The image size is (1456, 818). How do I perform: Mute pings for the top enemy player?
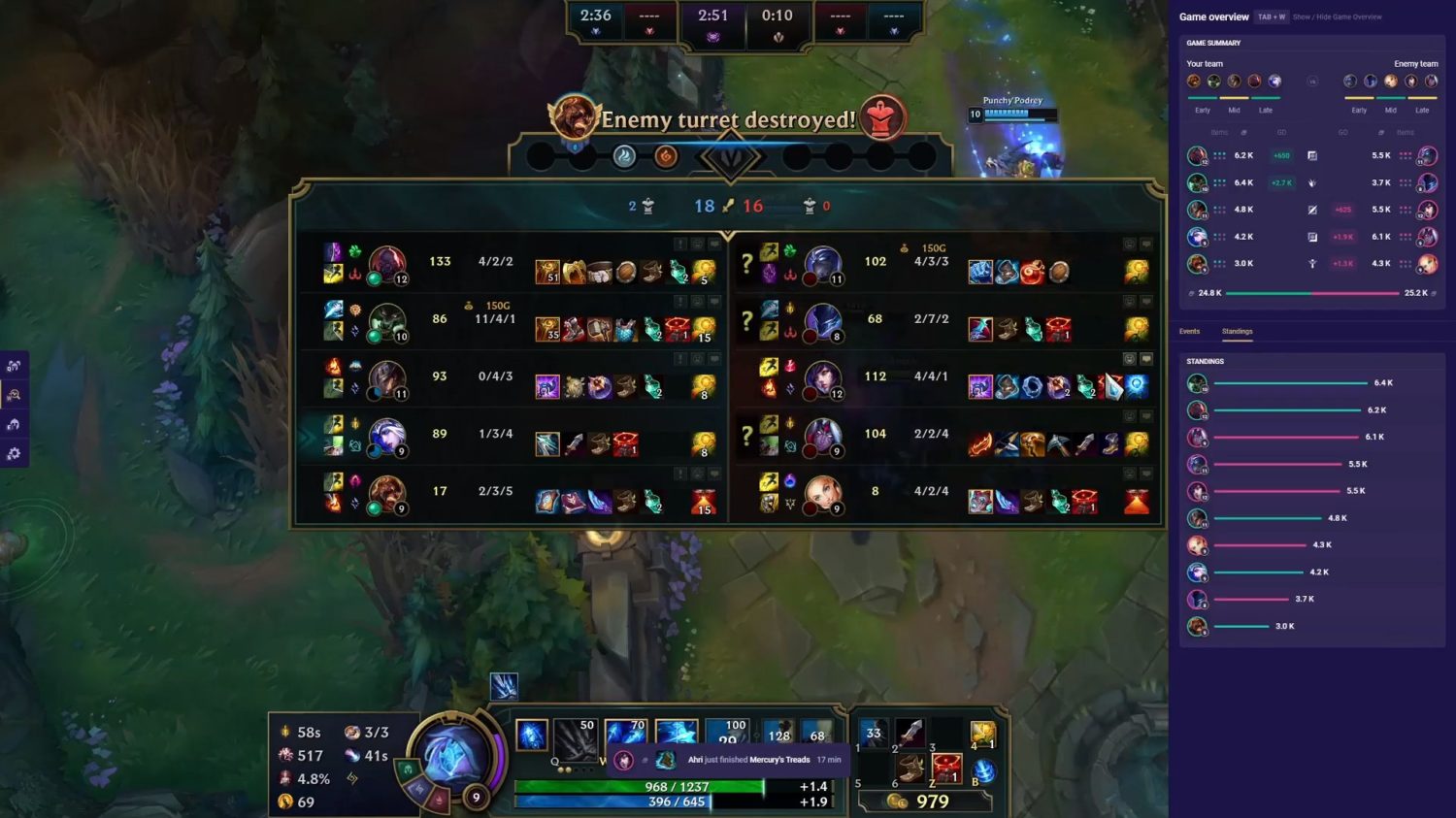pyautogui.click(x=1128, y=243)
